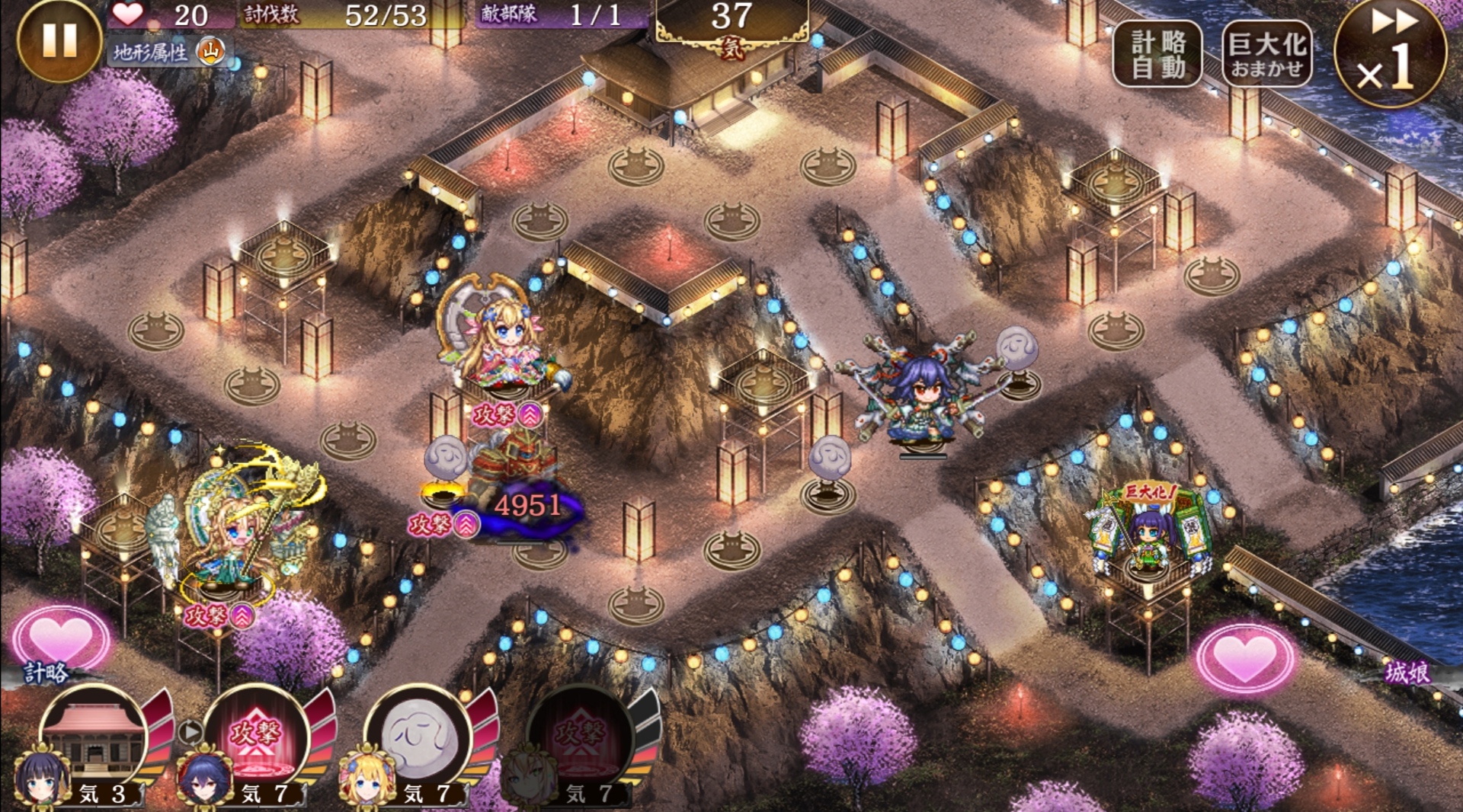Change game speed with the ×1 button

[1390, 55]
